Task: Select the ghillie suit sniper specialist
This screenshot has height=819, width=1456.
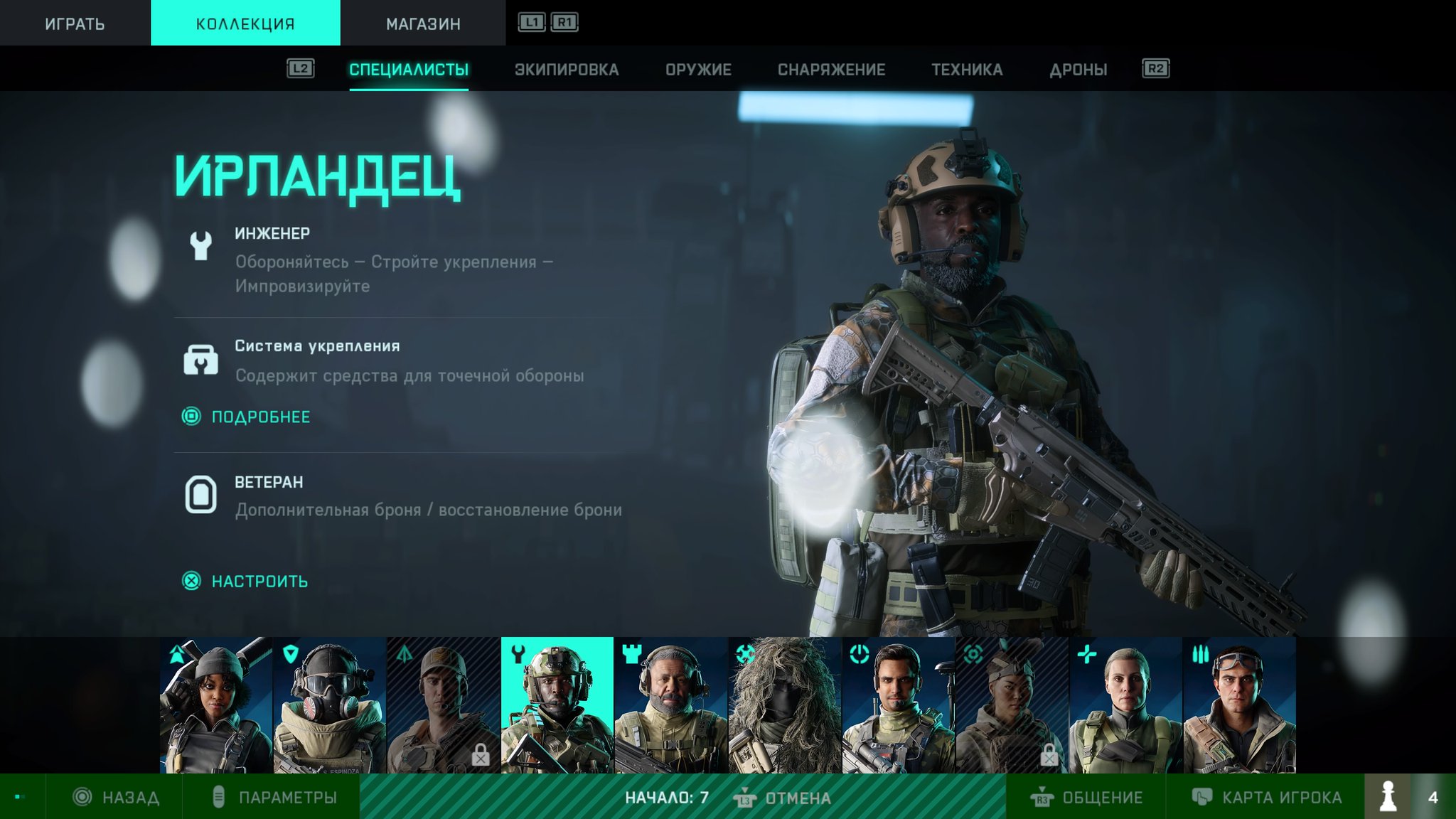Action: (x=785, y=705)
